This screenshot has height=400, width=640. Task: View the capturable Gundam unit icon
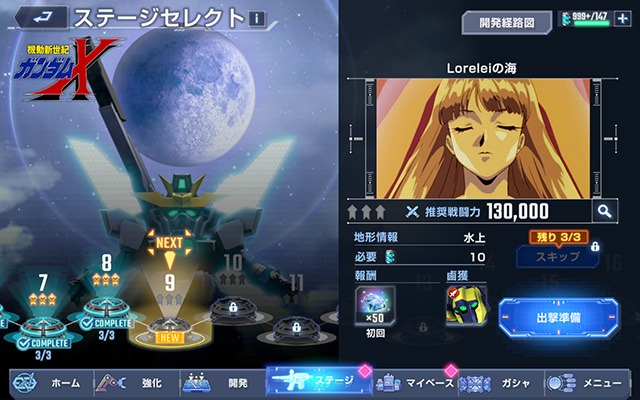tap(466, 307)
